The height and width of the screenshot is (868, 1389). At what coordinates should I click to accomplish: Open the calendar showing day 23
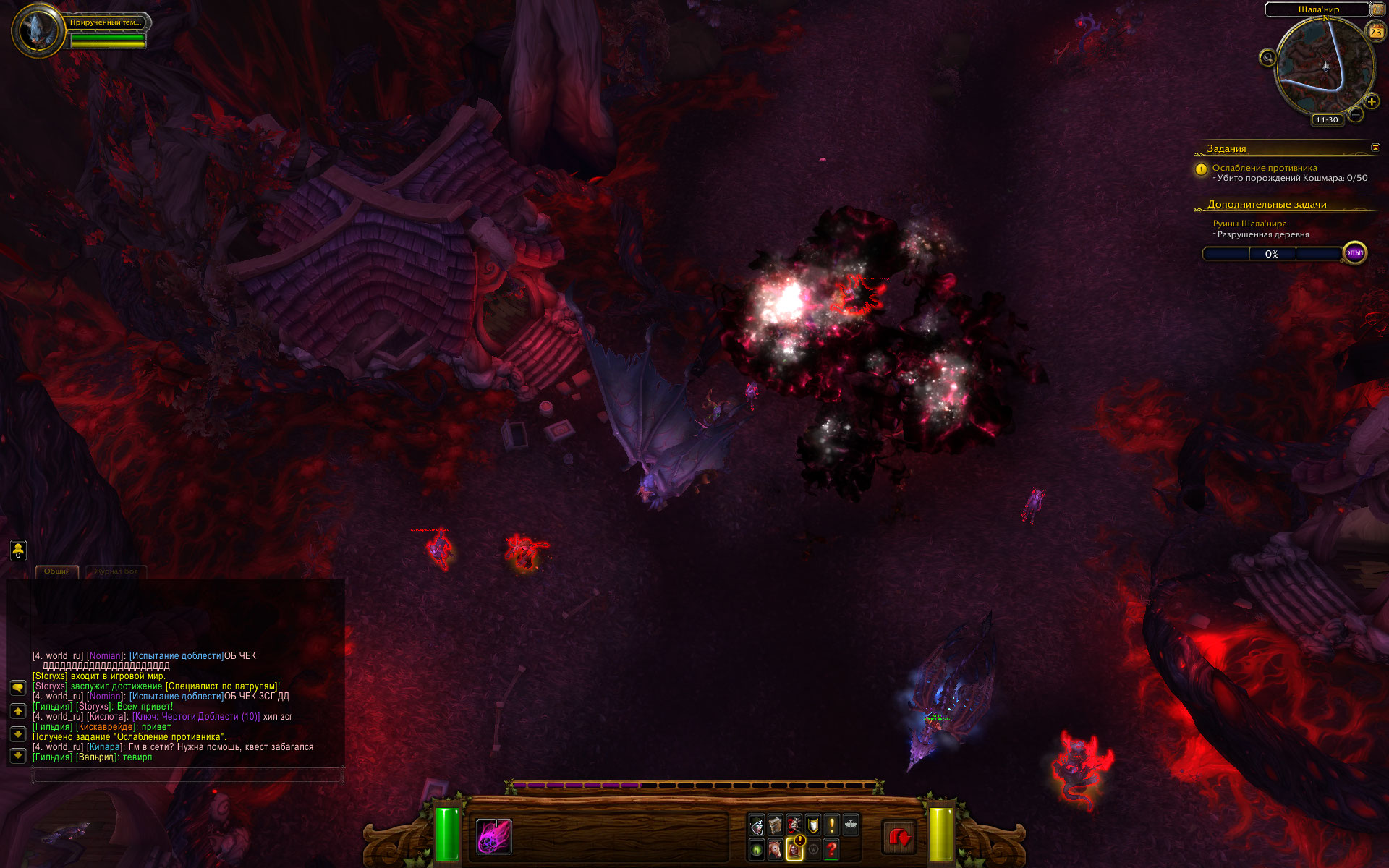[1375, 31]
